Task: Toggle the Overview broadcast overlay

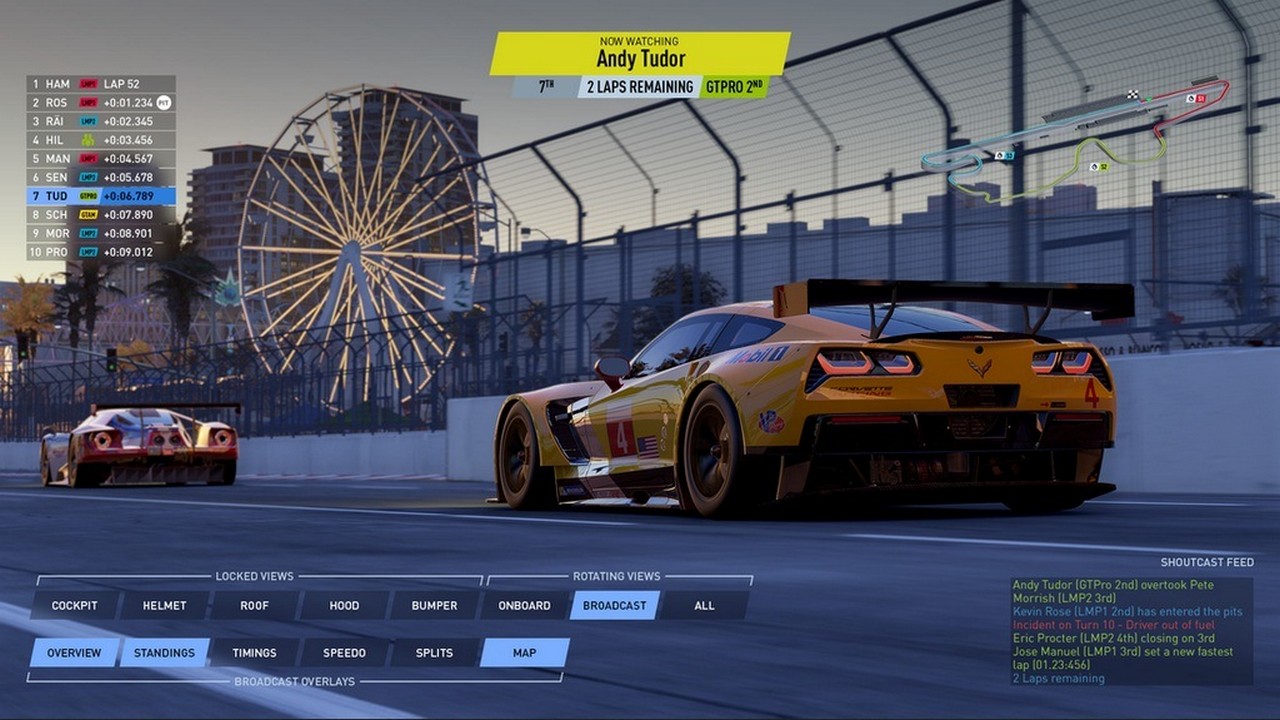Action: pos(74,653)
